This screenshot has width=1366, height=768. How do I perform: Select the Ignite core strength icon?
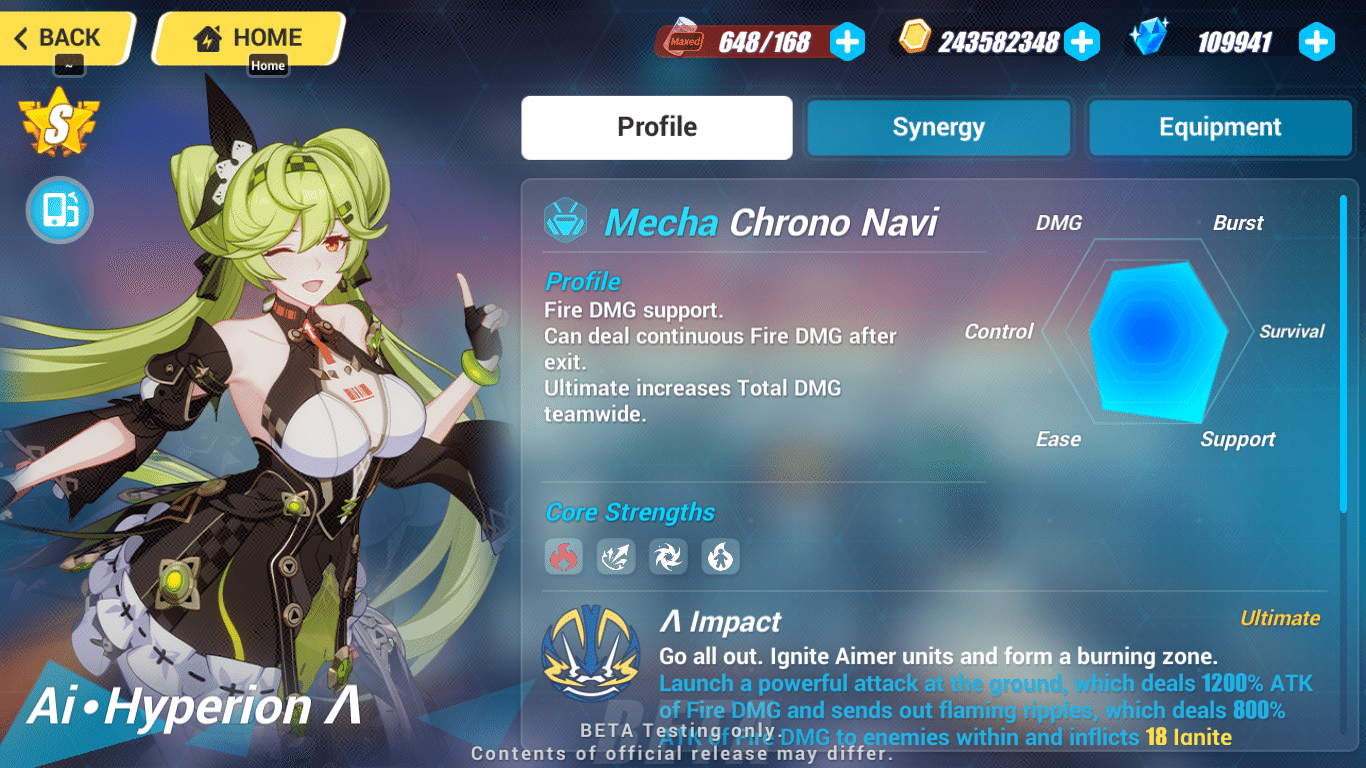coord(720,557)
